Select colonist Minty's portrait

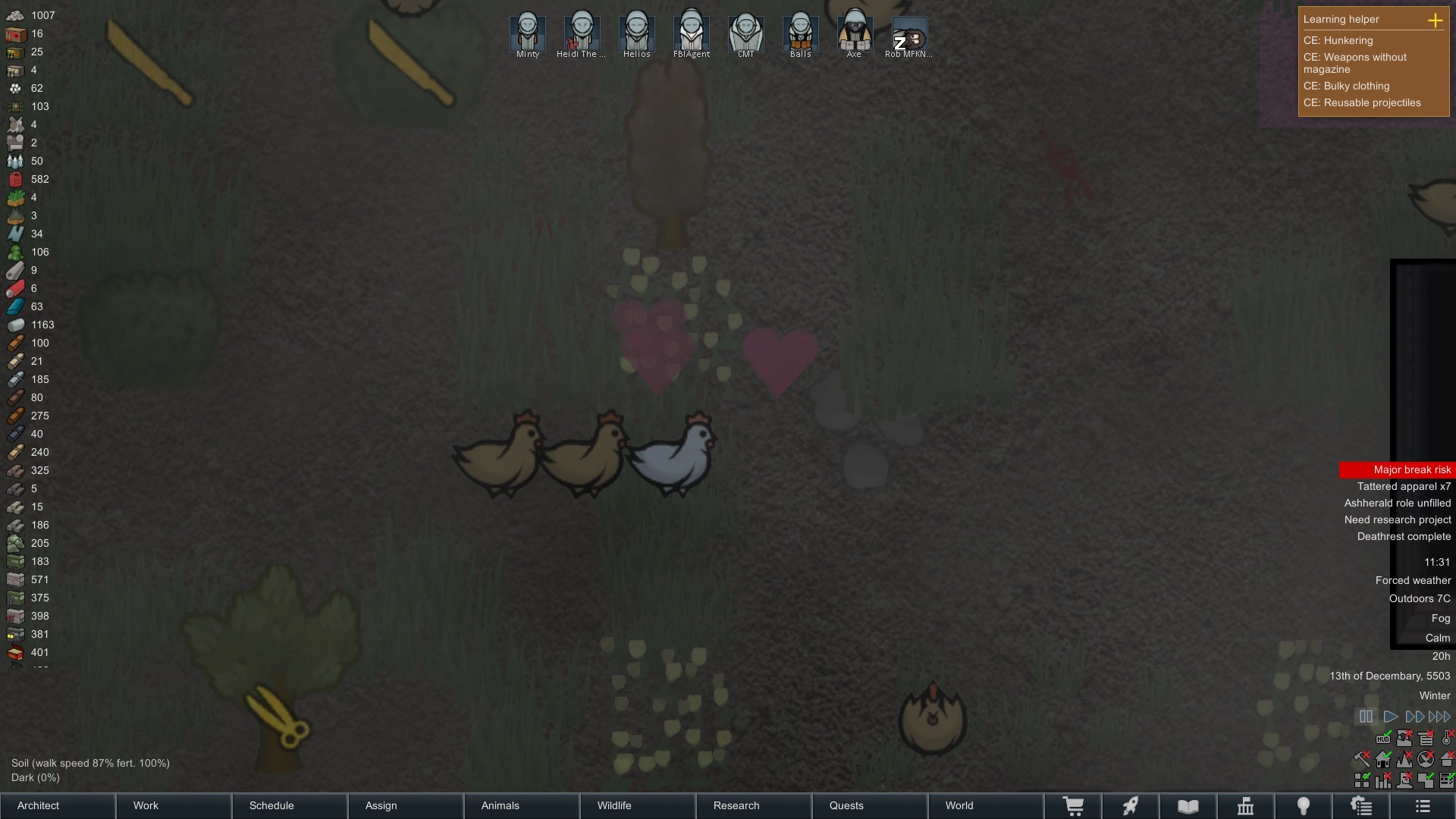527,32
